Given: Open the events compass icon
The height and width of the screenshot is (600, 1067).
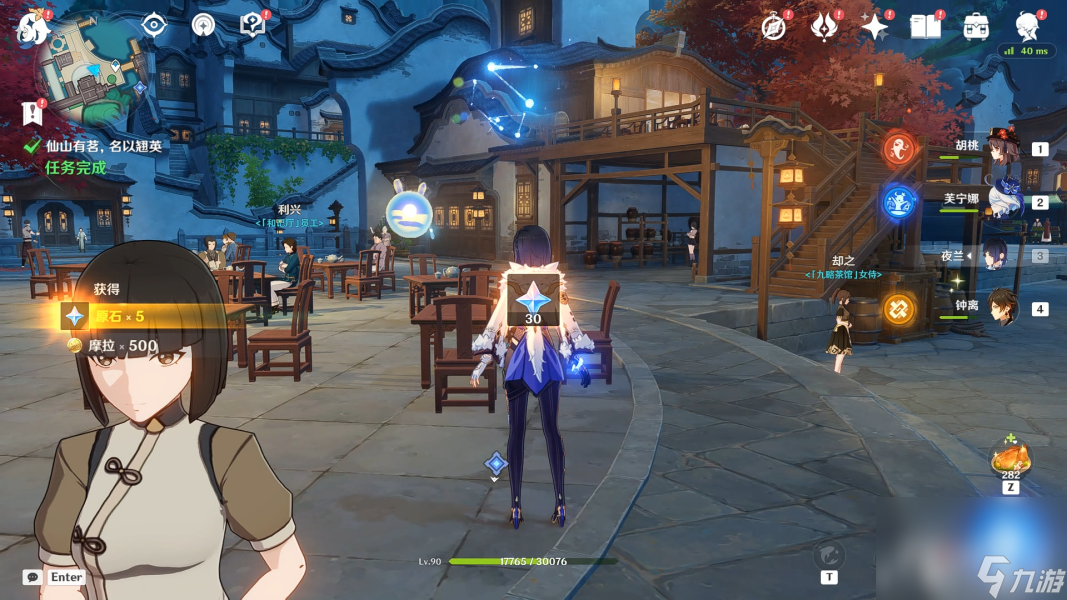Looking at the screenshot, I should (774, 27).
